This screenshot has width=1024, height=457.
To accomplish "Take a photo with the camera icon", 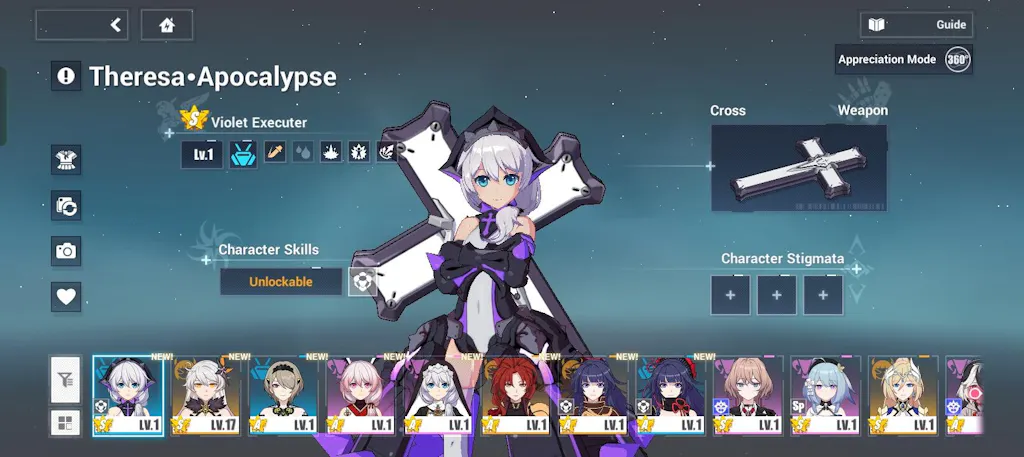I will pyautogui.click(x=66, y=251).
